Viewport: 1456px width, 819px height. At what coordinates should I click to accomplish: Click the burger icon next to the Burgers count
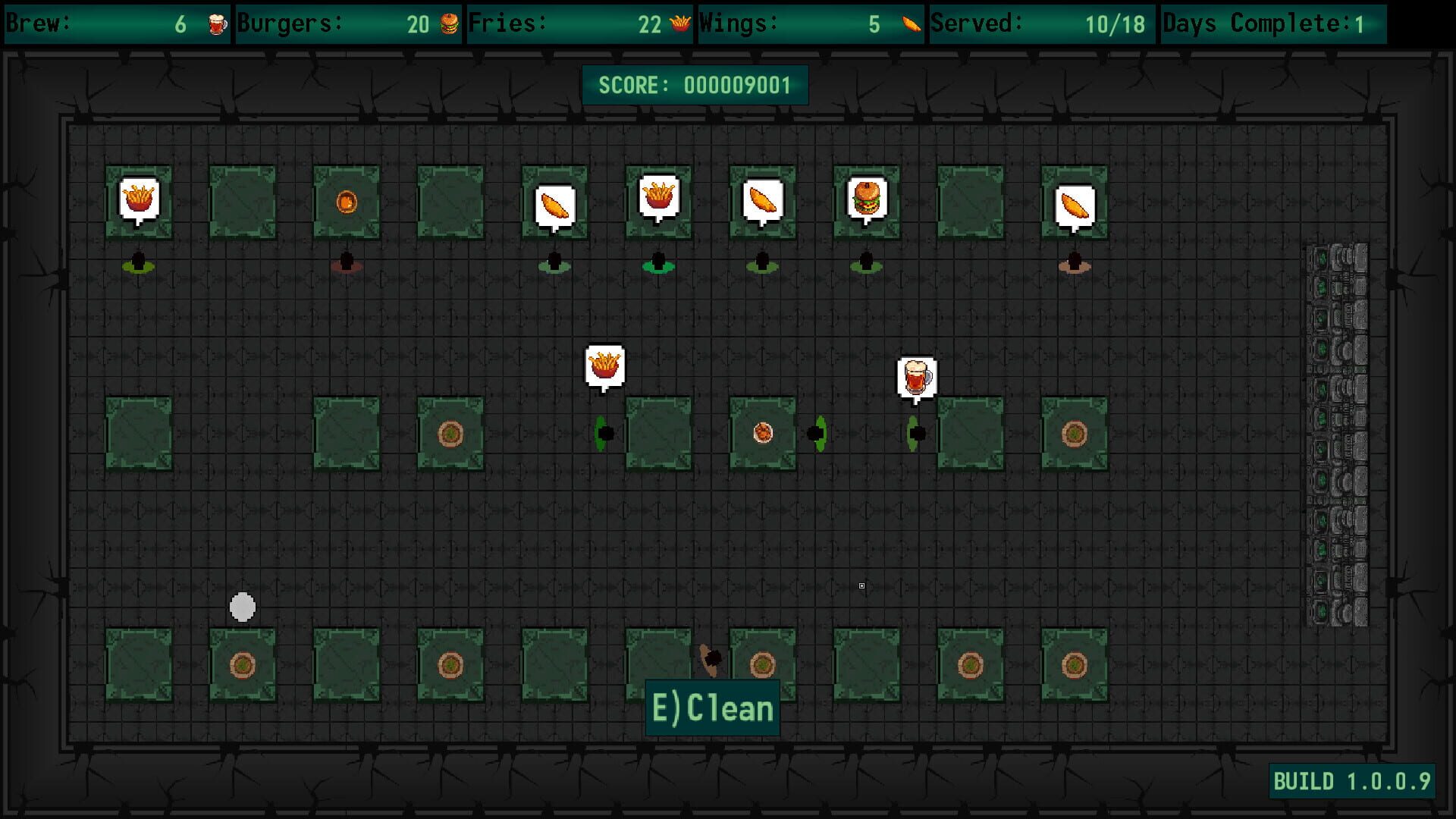[x=449, y=24]
